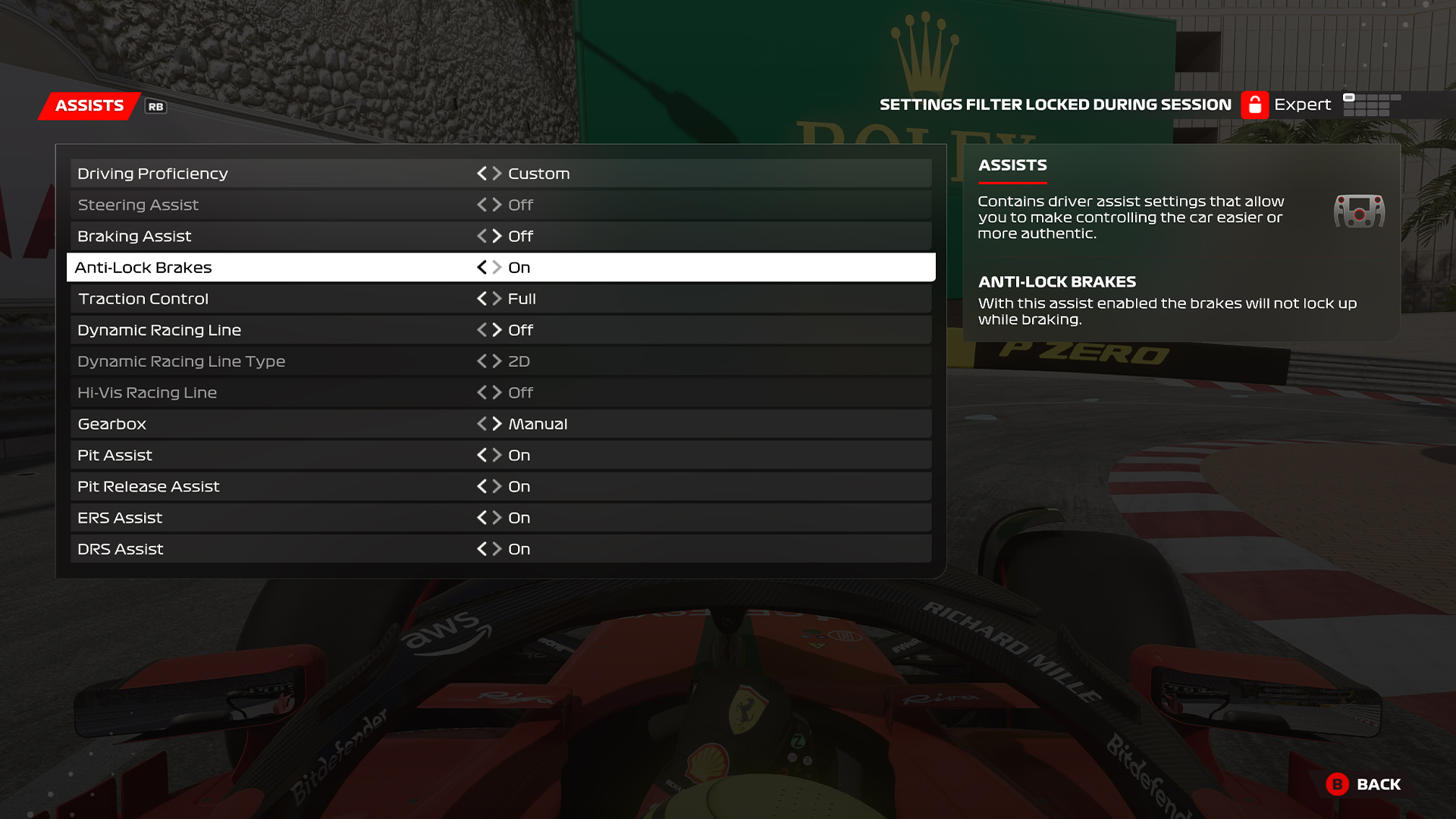Image resolution: width=1456 pixels, height=819 pixels.
Task: Step Pit Assist to previous value
Action: pyautogui.click(x=483, y=455)
